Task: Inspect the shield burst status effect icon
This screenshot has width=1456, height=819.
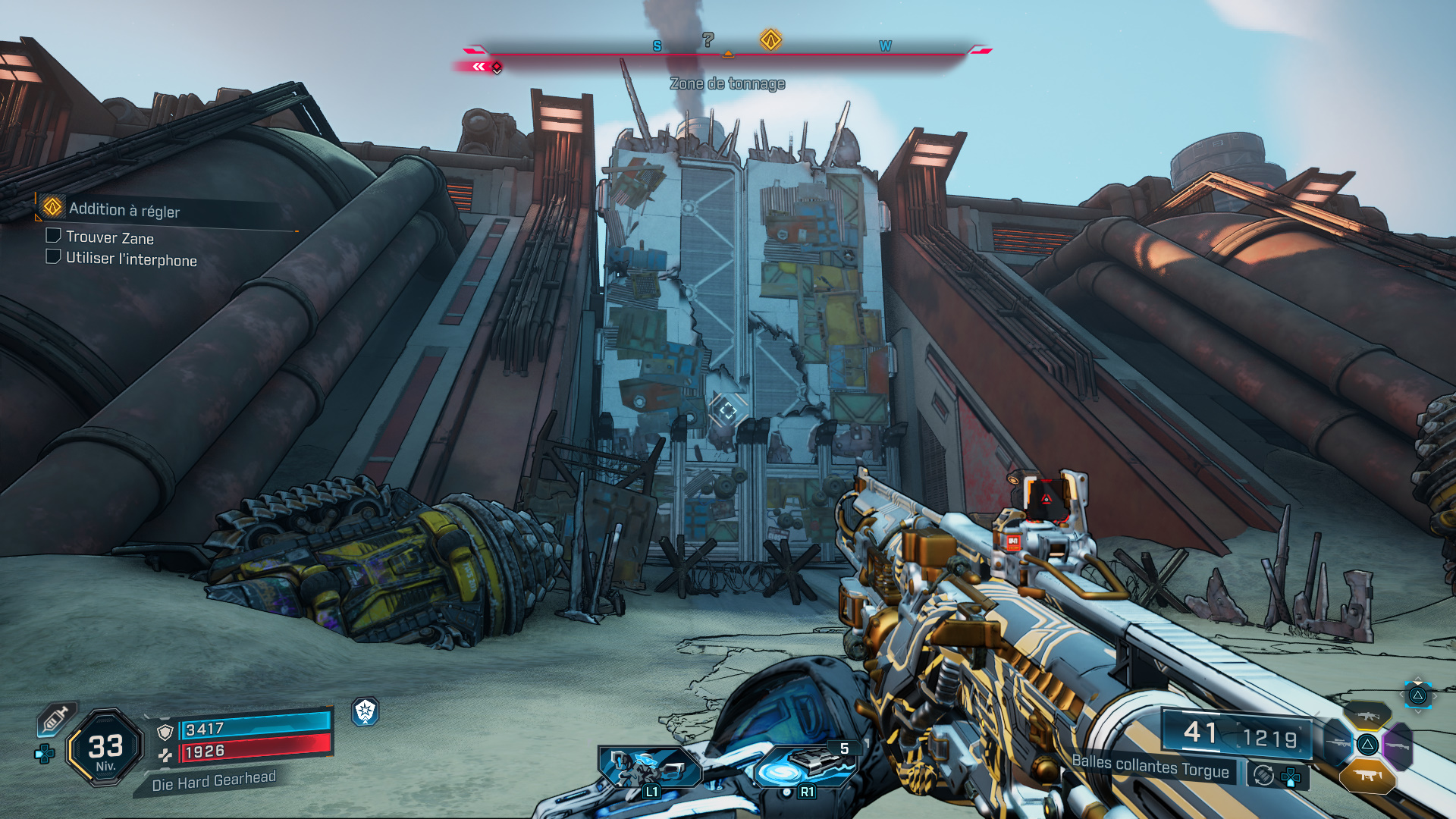Action: 366,711
